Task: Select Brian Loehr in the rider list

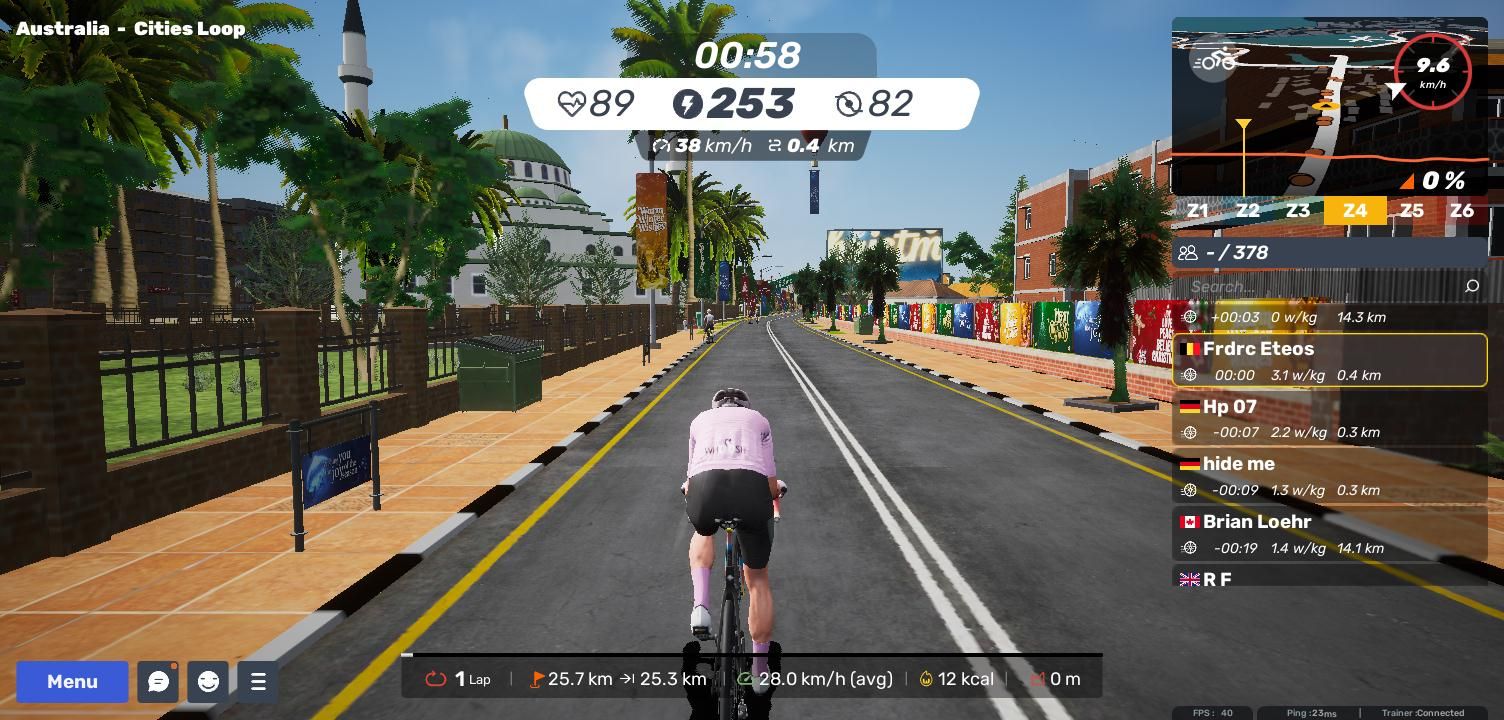Action: tap(1329, 534)
